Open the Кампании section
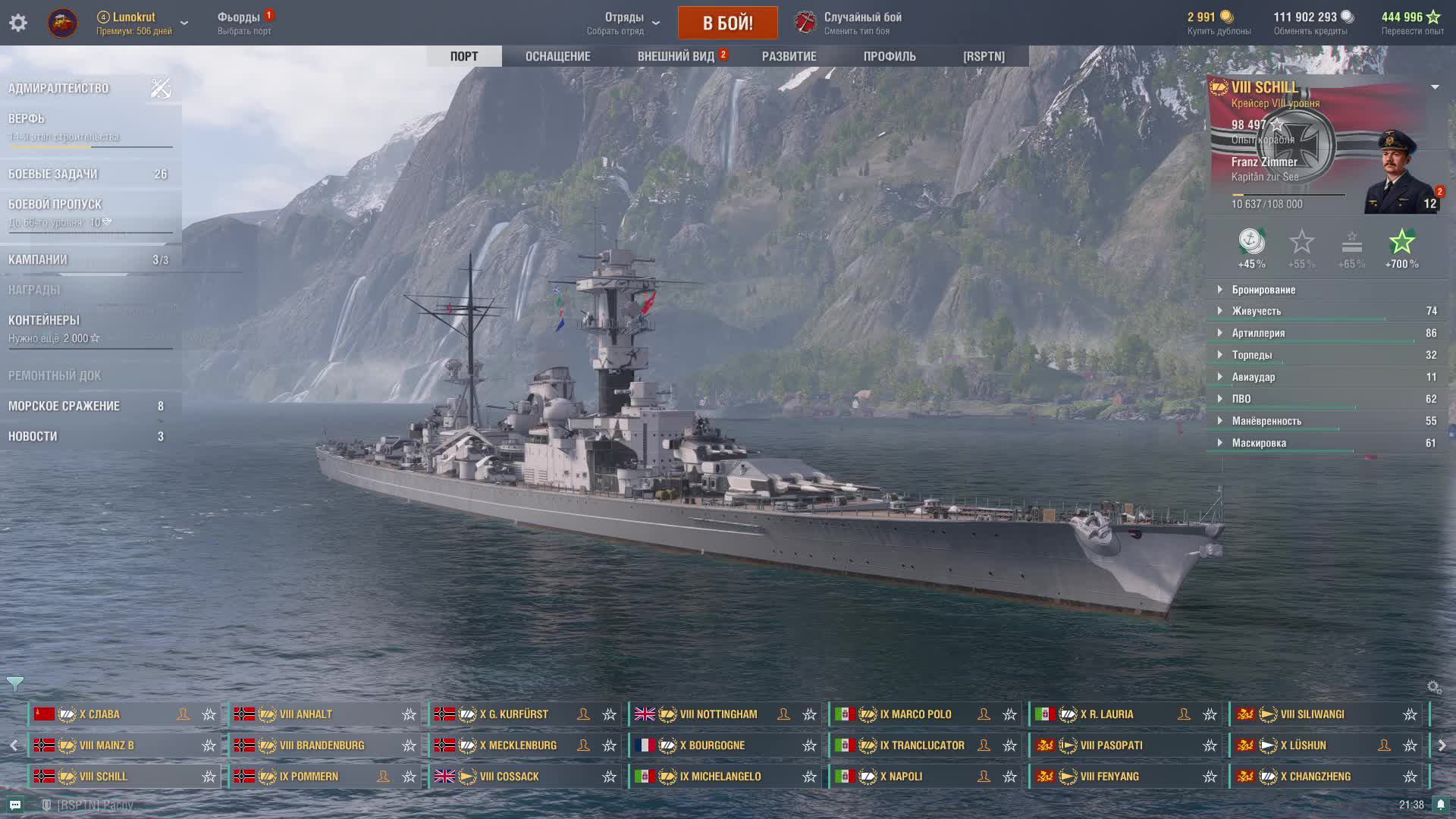The image size is (1456, 819). click(38, 259)
